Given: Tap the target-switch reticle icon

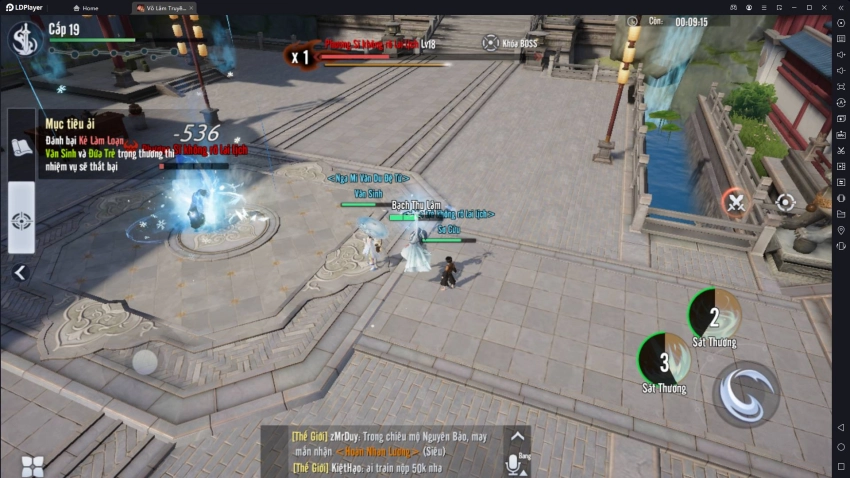Looking at the screenshot, I should [x=785, y=203].
